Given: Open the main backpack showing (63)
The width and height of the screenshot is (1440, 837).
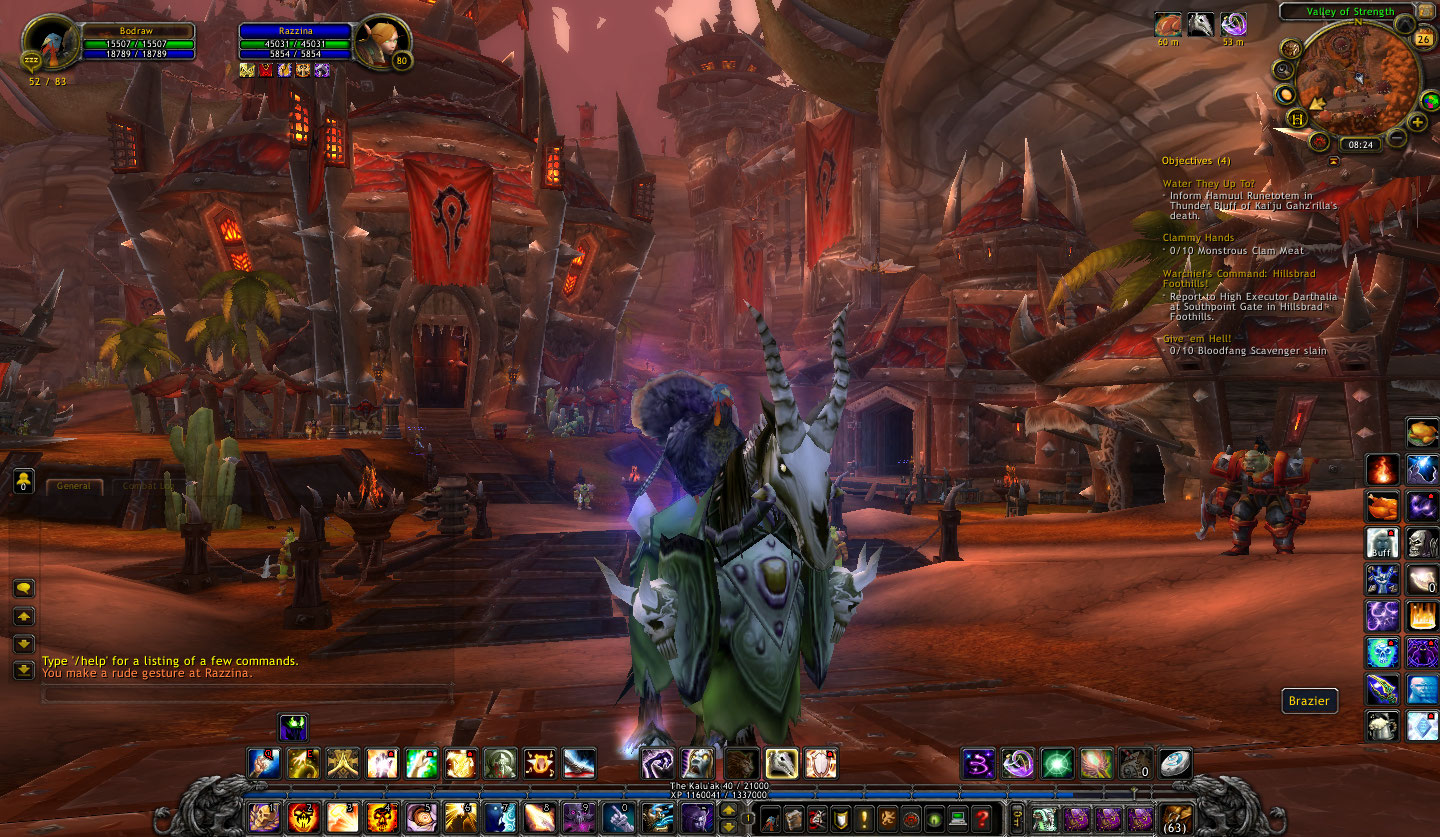Looking at the screenshot, I should click(1174, 817).
